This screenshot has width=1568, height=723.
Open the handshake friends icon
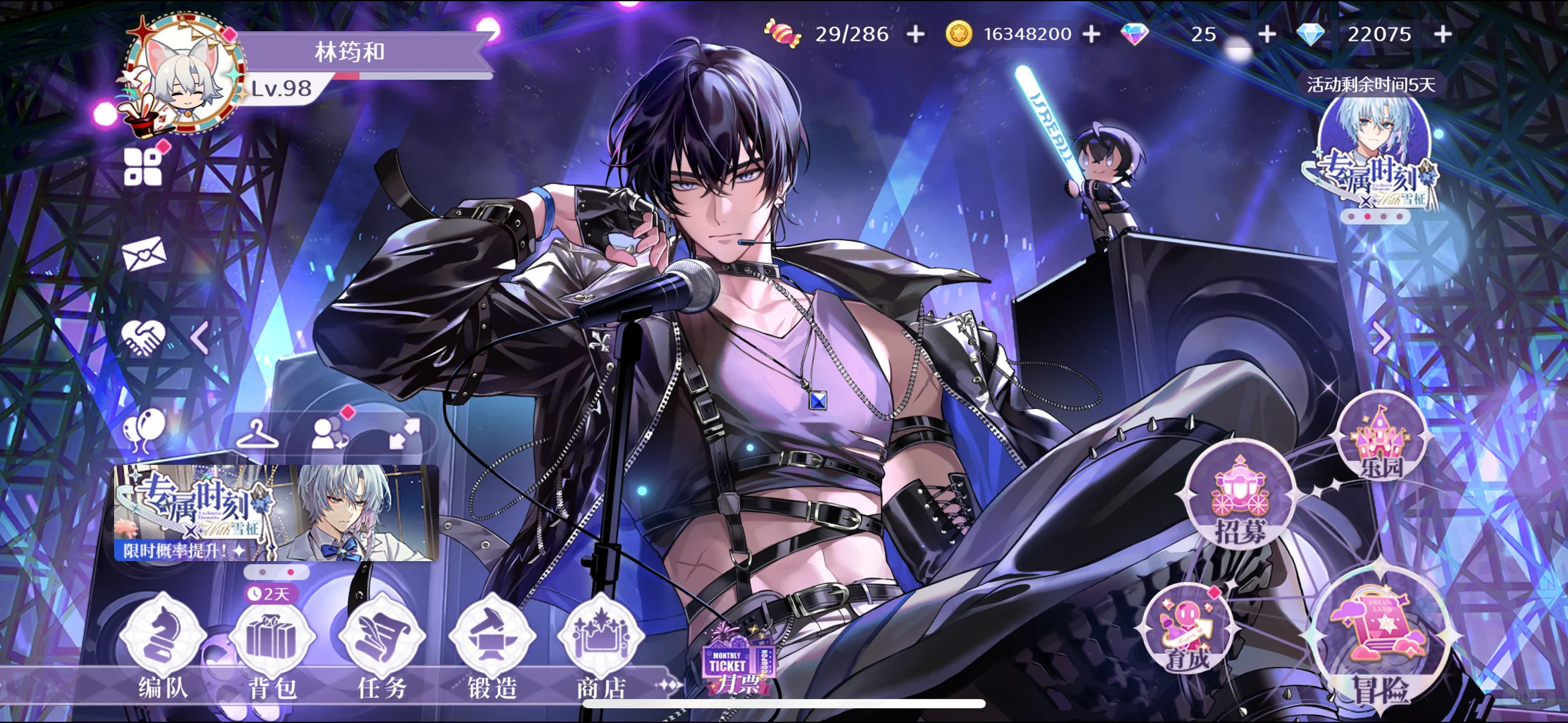point(143,337)
